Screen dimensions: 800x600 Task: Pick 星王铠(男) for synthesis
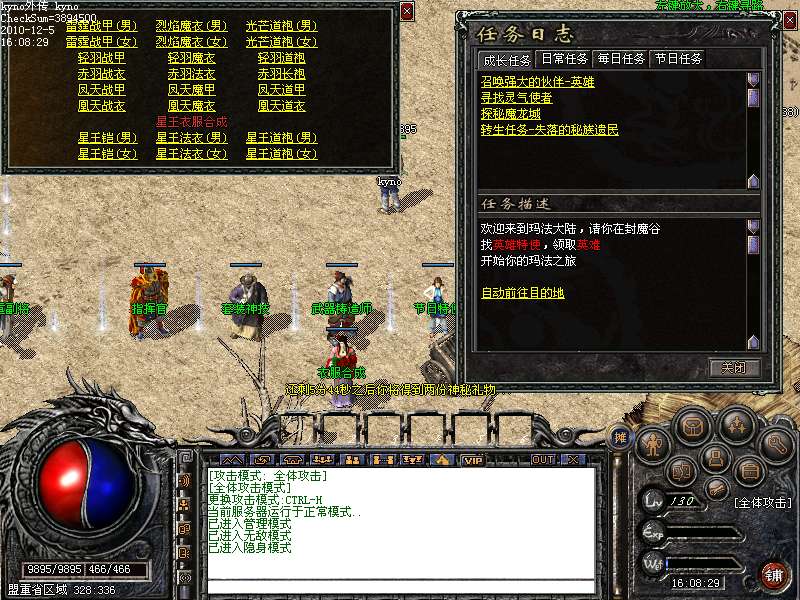pos(107,138)
